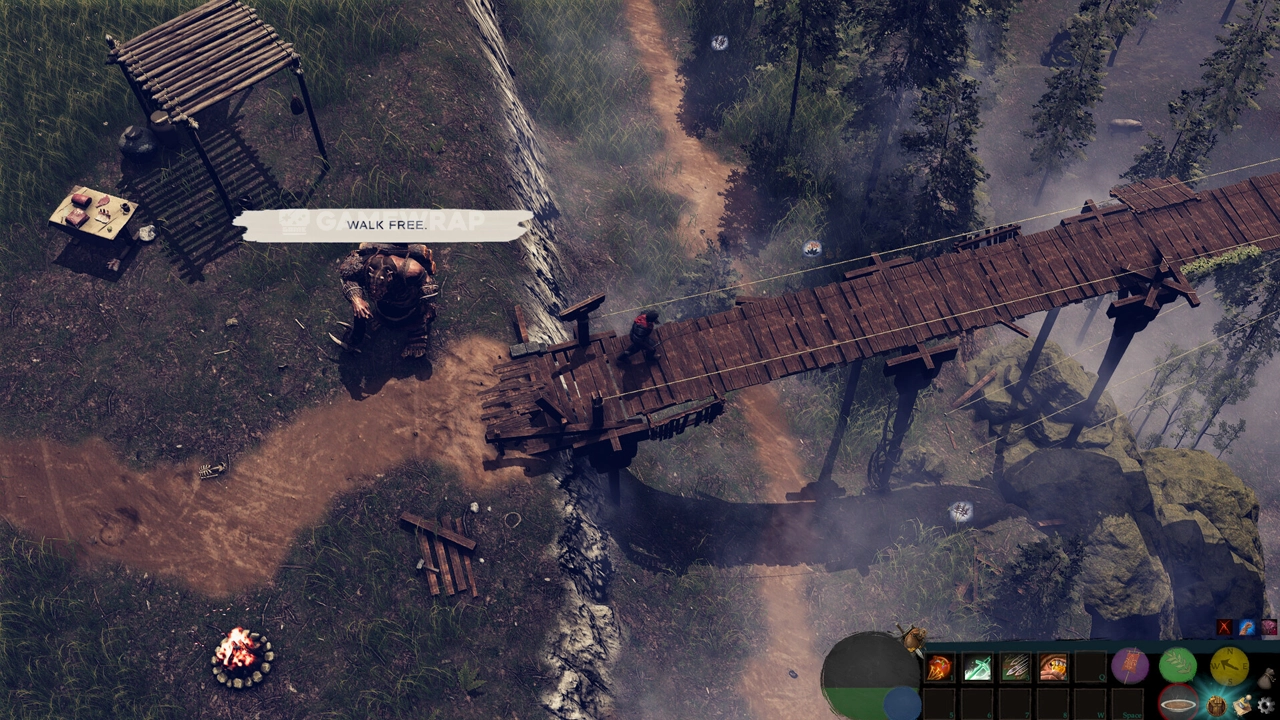Image resolution: width=1280 pixels, height=720 pixels.
Task: Open settings with the gear icon
Action: coord(1266,705)
